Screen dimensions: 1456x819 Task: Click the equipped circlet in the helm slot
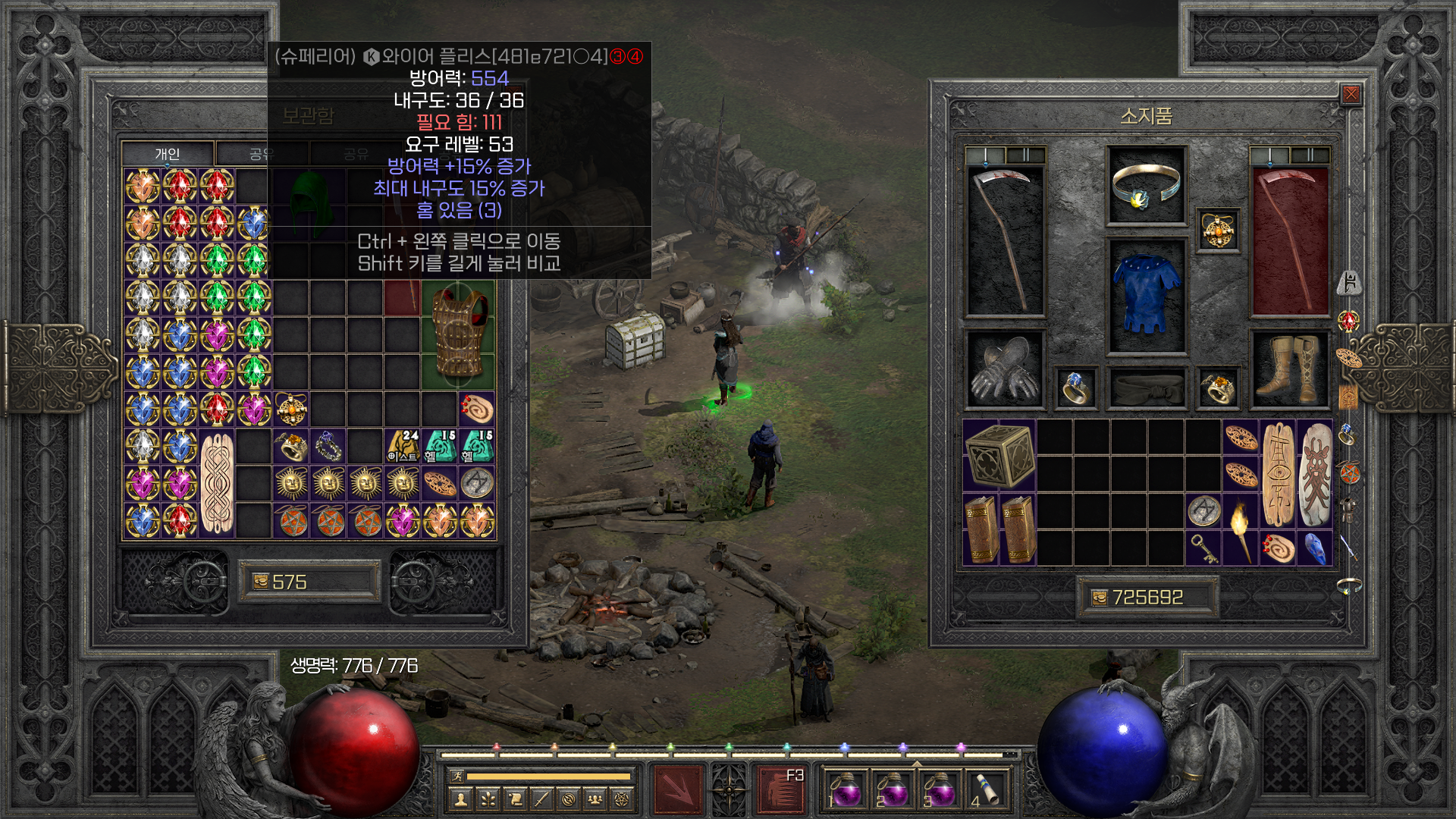1146,187
